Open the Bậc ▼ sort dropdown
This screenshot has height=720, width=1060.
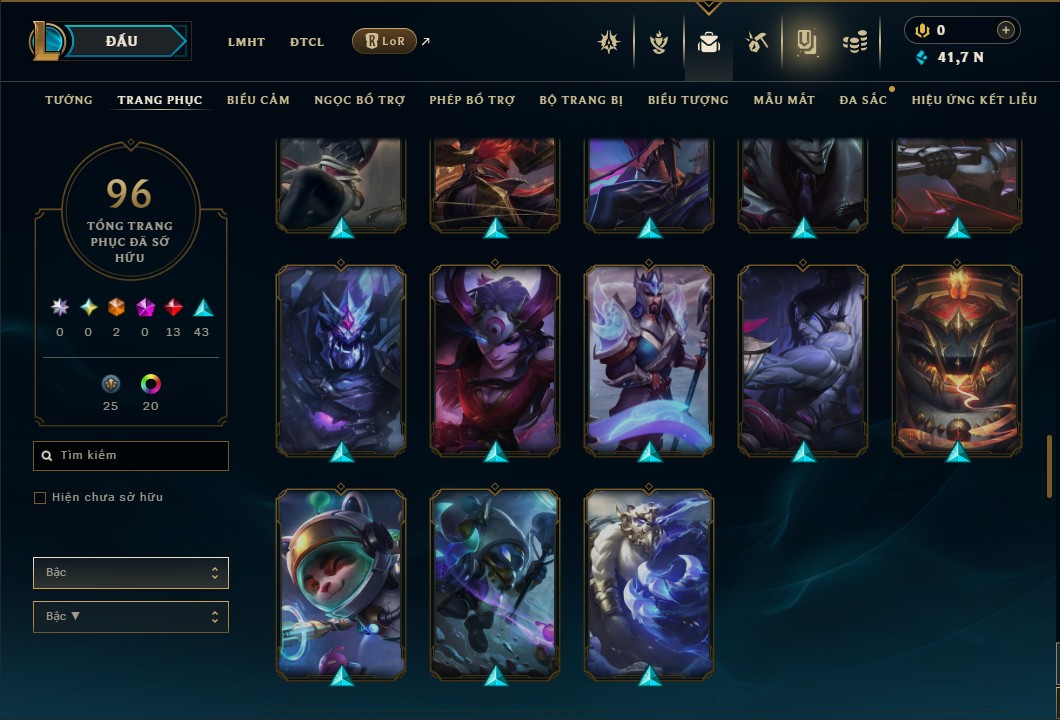pos(131,617)
